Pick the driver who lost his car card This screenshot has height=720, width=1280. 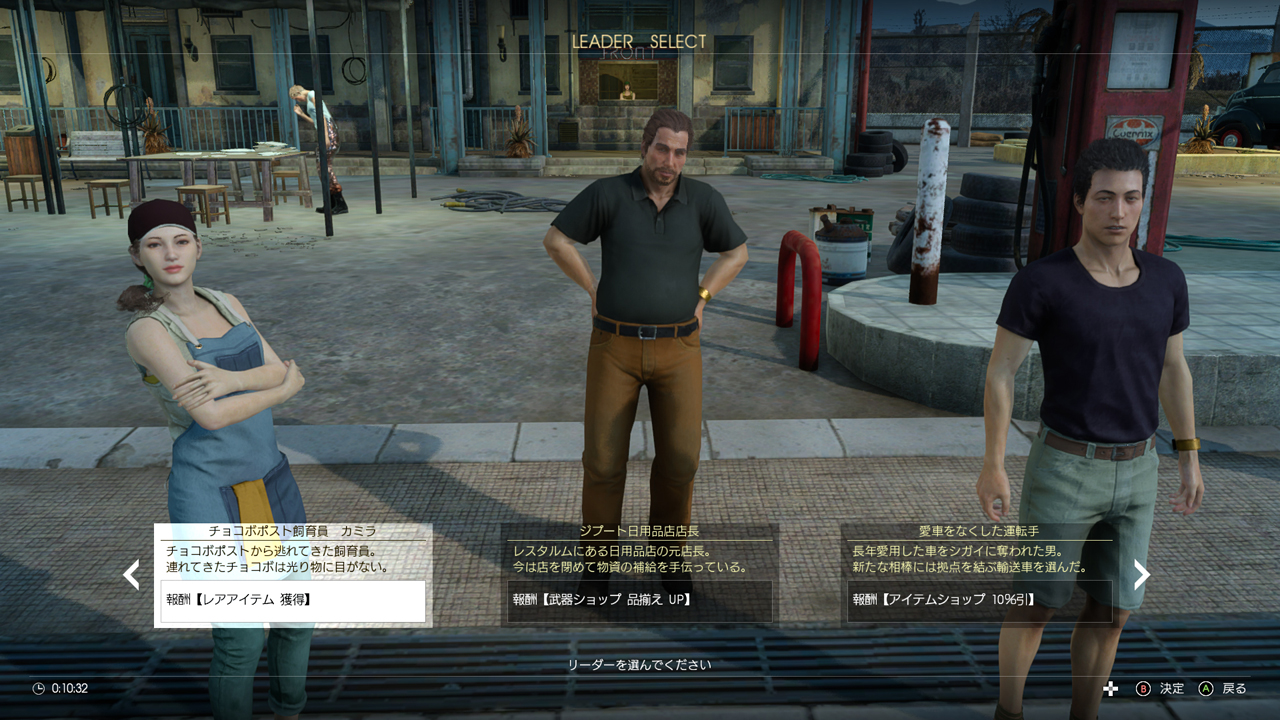tap(979, 575)
